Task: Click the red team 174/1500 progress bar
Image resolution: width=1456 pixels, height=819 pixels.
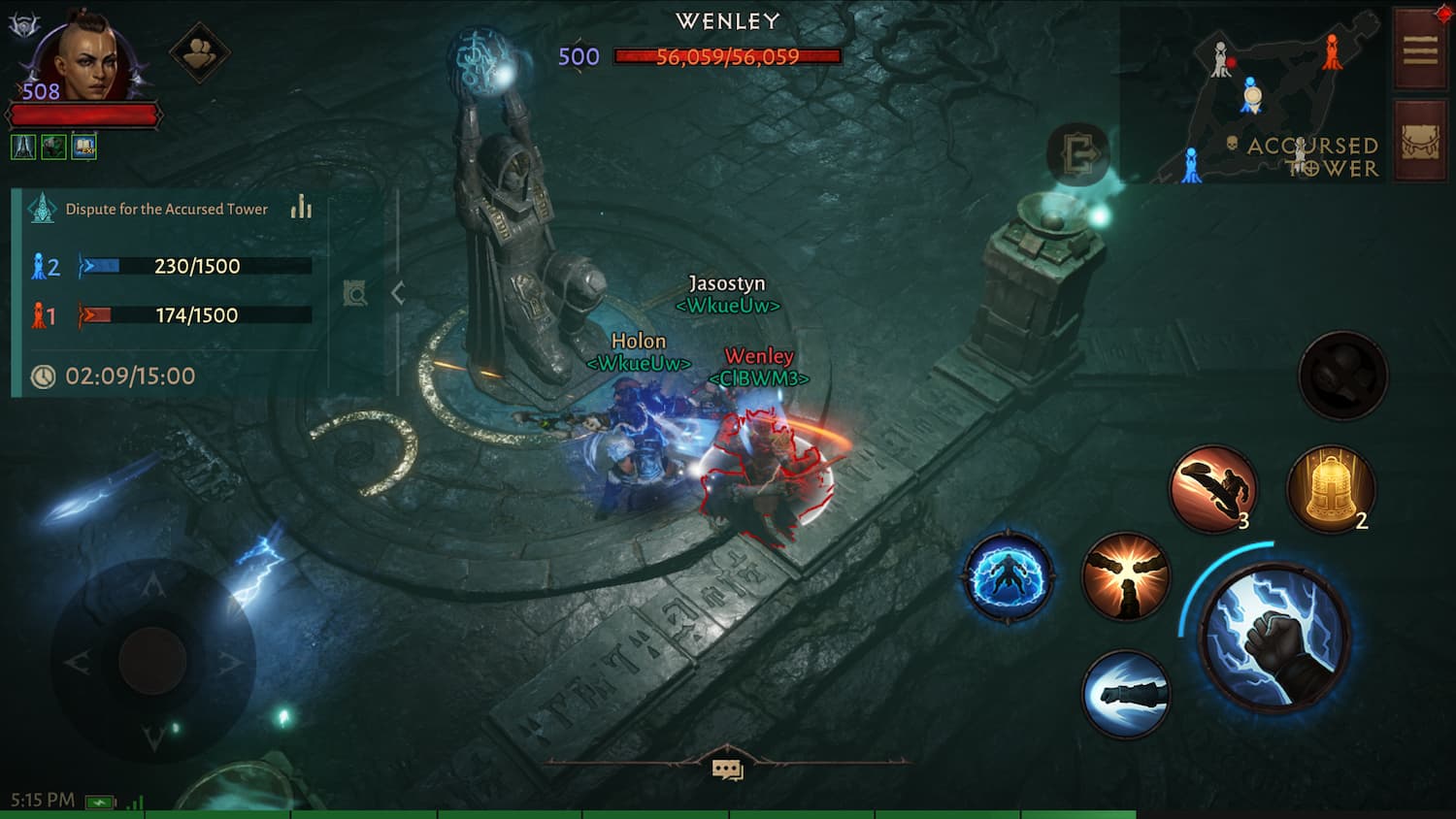Action: tap(194, 314)
